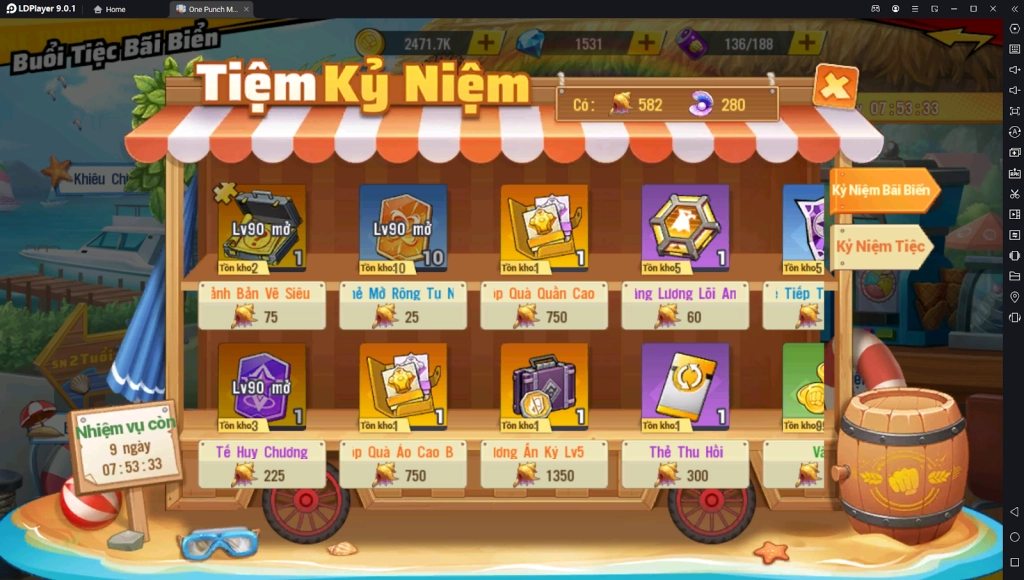Add more blue diamonds with plus button
Screen dimensions: 1024x580
[646, 43]
